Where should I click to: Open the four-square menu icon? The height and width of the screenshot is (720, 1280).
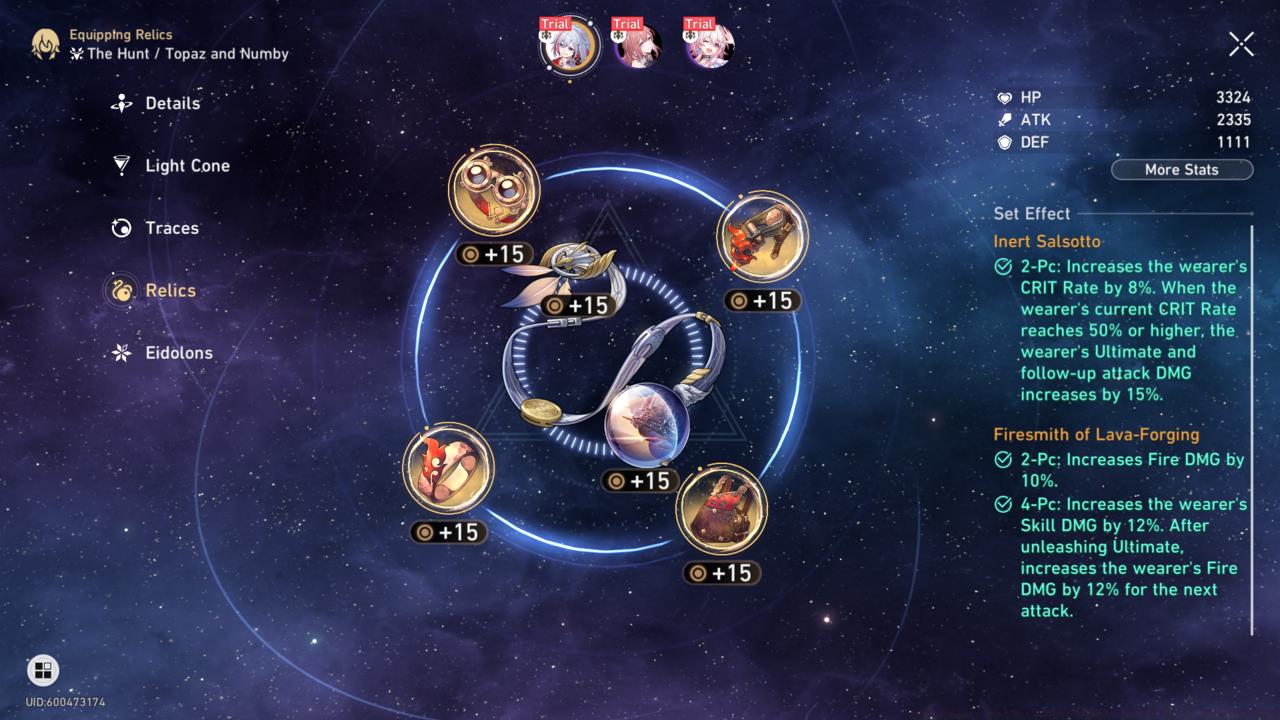43,670
